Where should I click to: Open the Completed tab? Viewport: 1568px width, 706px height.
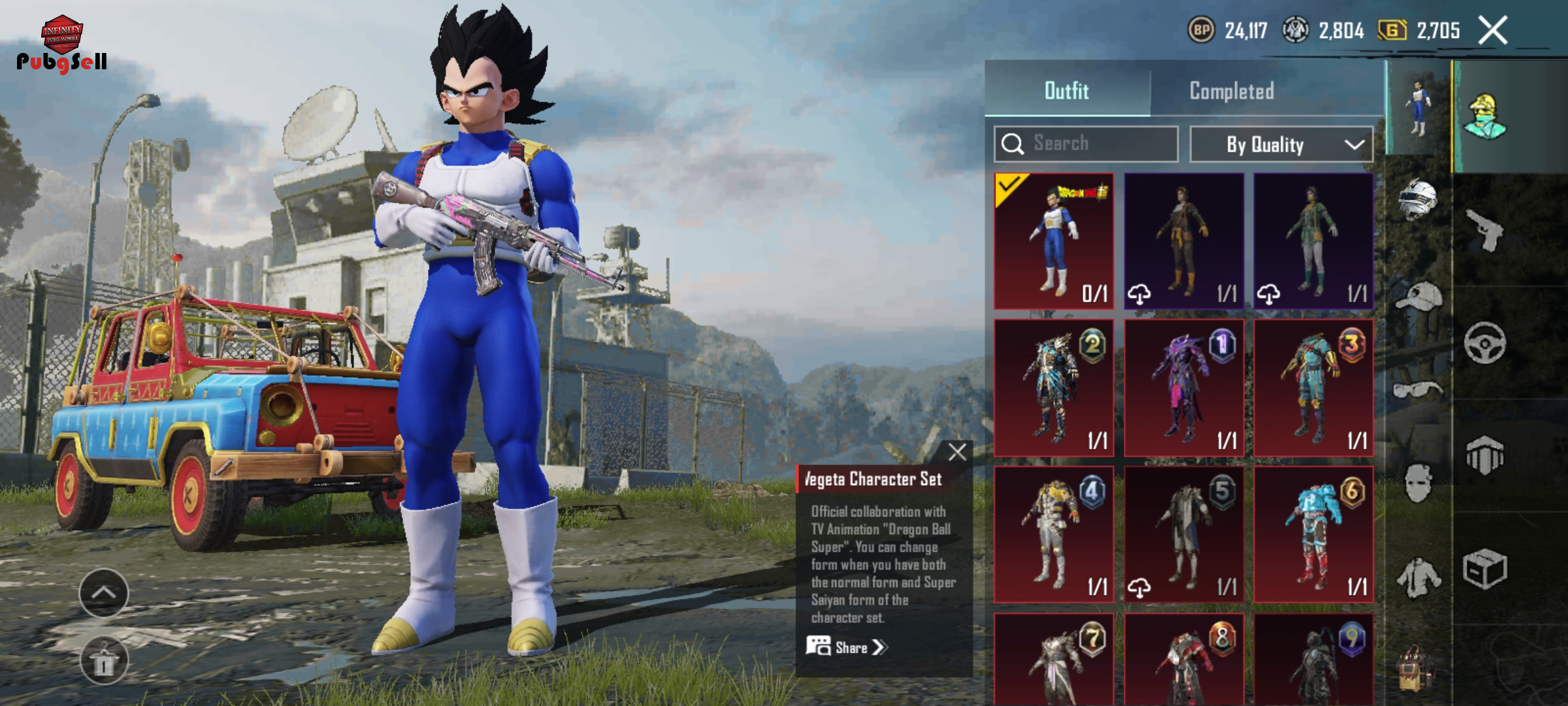pyautogui.click(x=1232, y=91)
